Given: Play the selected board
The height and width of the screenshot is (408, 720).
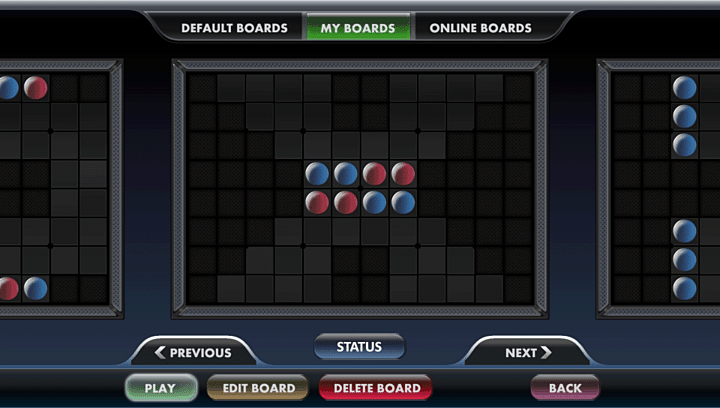Looking at the screenshot, I should (x=160, y=388).
